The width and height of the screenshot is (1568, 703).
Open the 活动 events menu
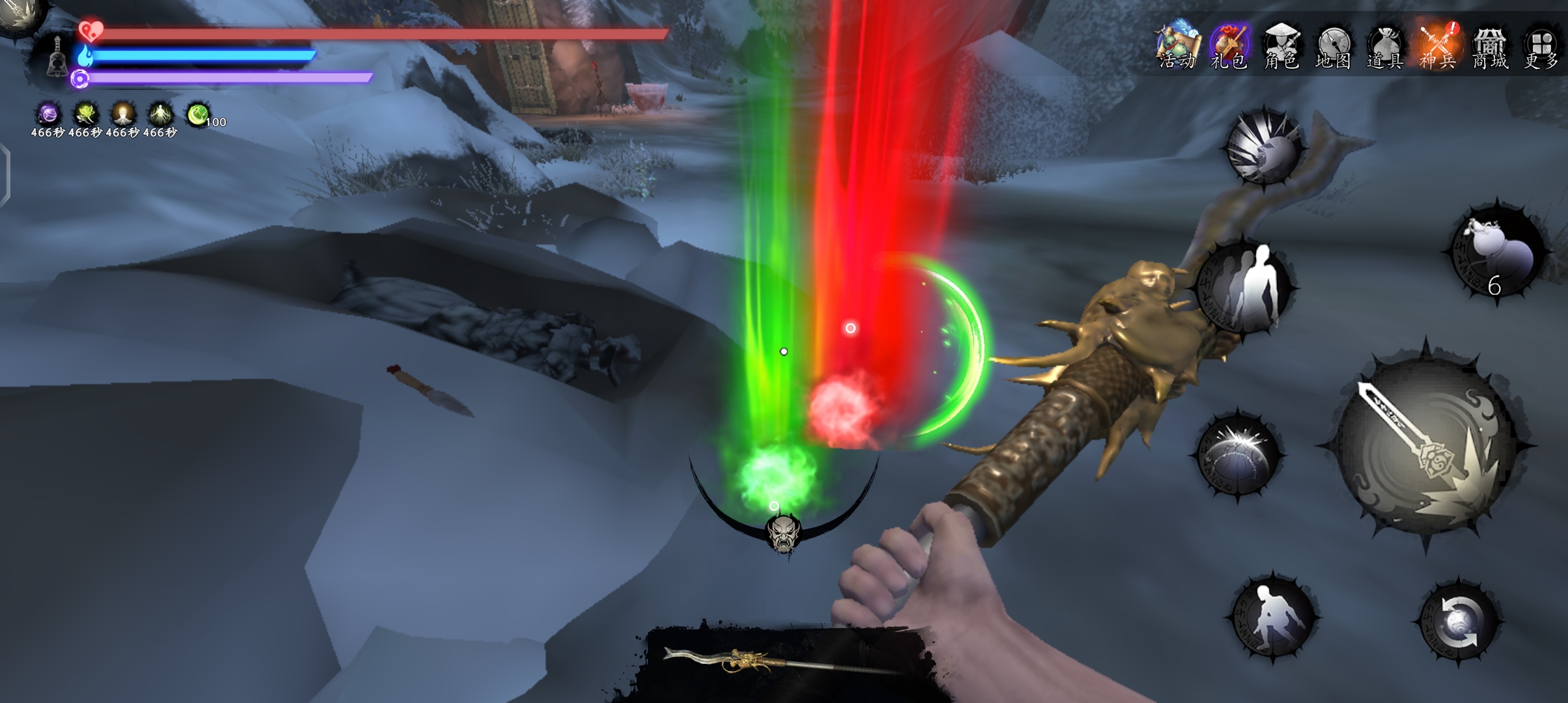click(1177, 46)
